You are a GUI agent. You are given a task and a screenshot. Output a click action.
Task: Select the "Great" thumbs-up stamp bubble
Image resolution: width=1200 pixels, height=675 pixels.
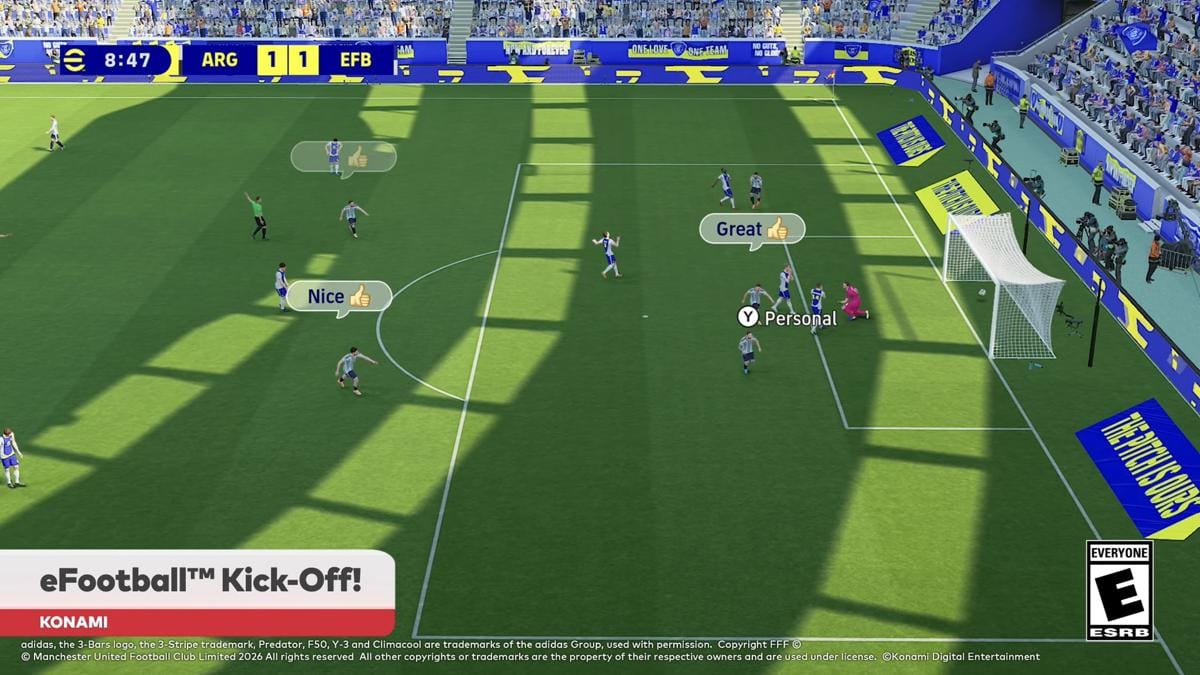(x=751, y=229)
